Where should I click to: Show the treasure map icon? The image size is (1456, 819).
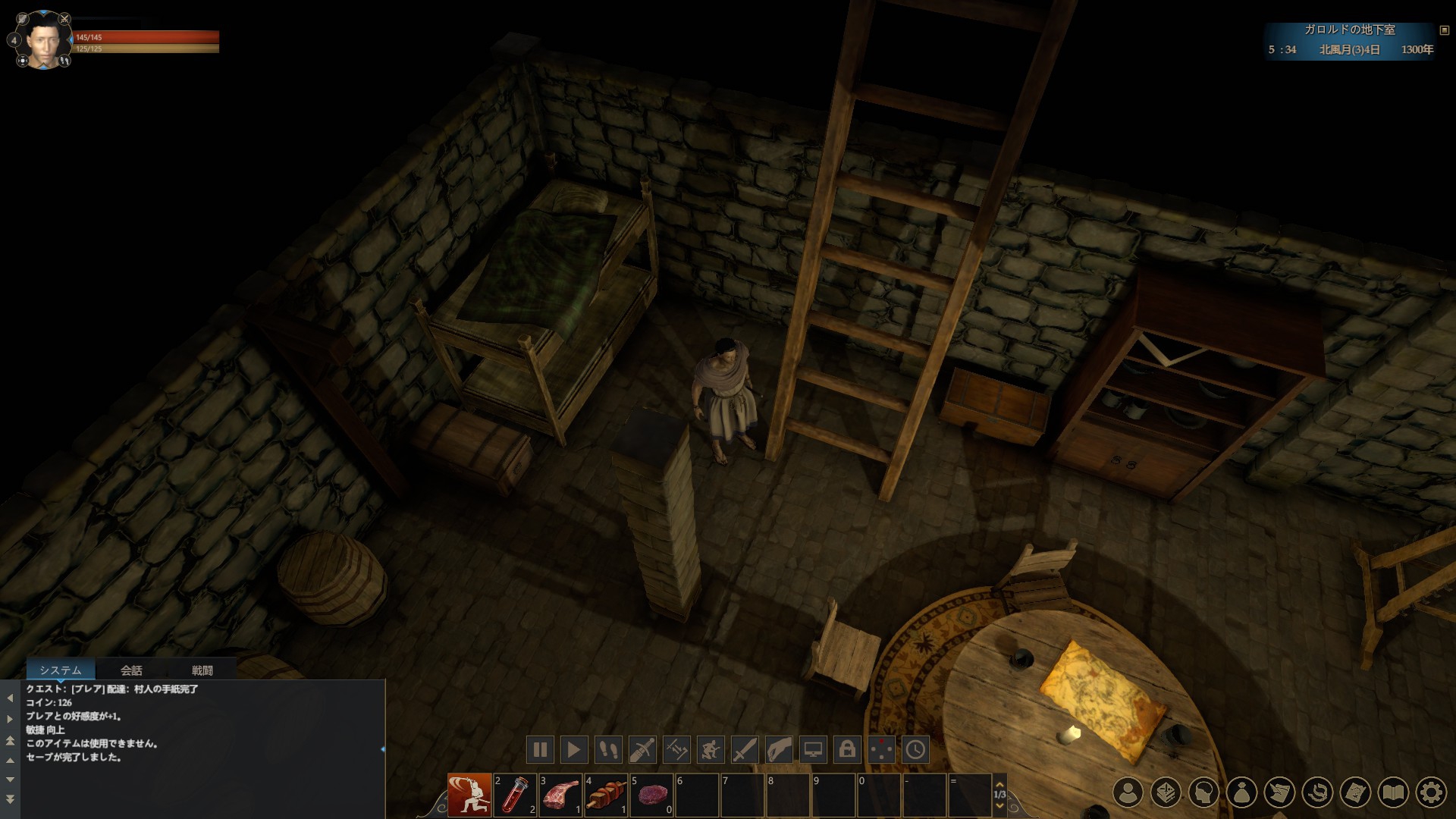[x=1356, y=792]
